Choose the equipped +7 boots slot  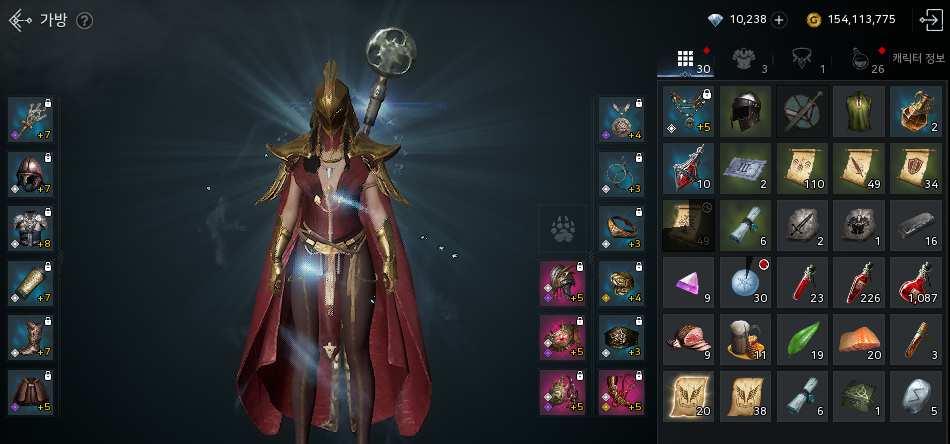pos(31,337)
